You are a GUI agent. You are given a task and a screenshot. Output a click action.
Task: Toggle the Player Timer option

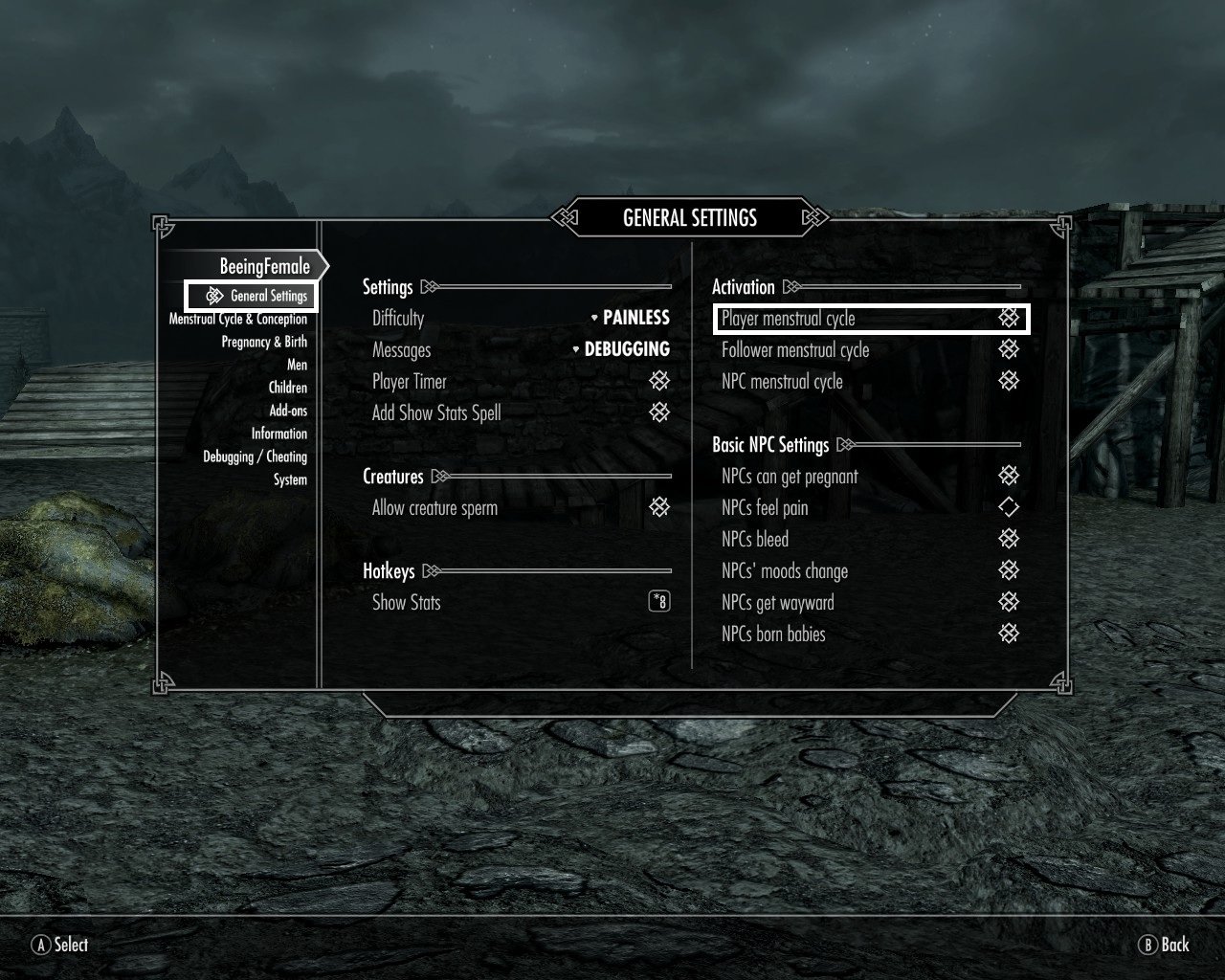[659, 381]
